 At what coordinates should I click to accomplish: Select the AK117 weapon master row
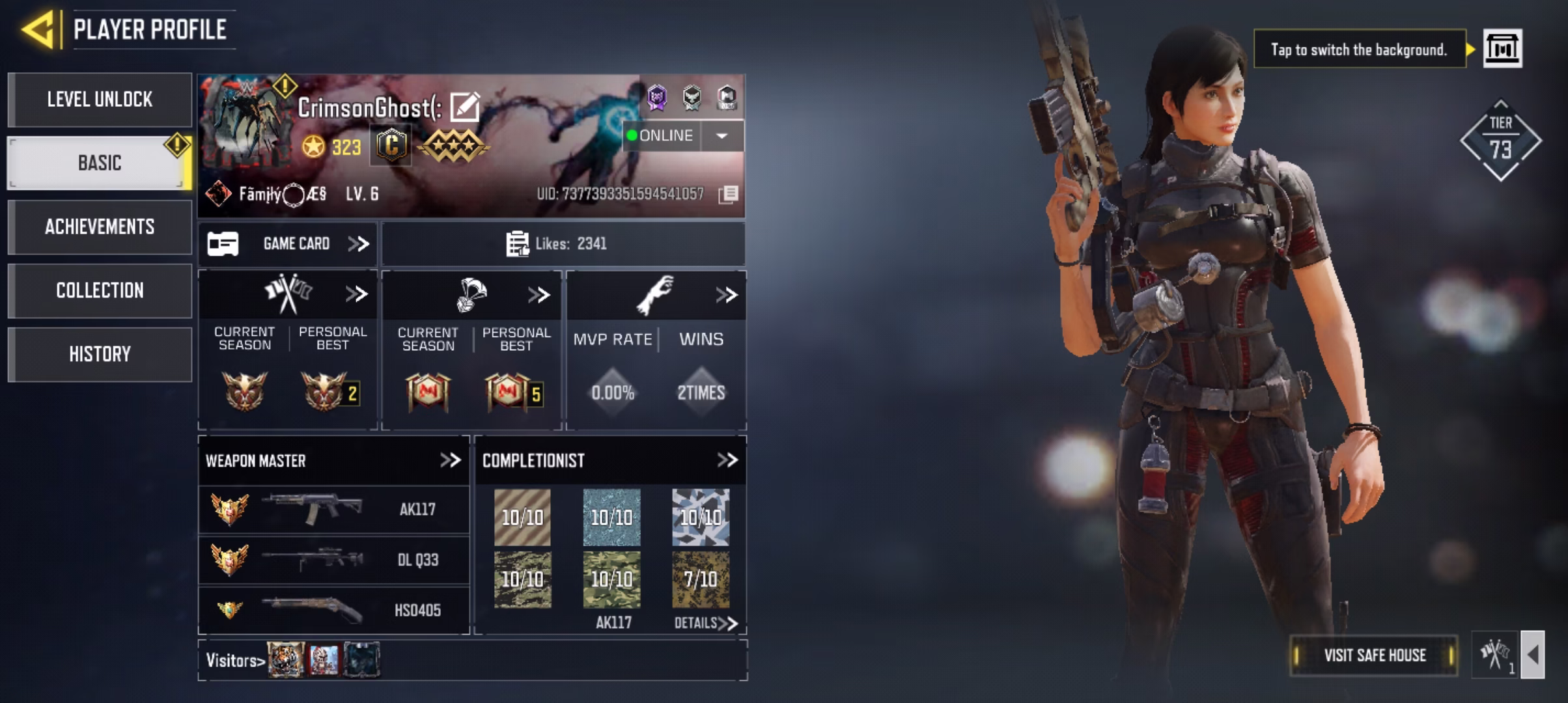tap(333, 510)
